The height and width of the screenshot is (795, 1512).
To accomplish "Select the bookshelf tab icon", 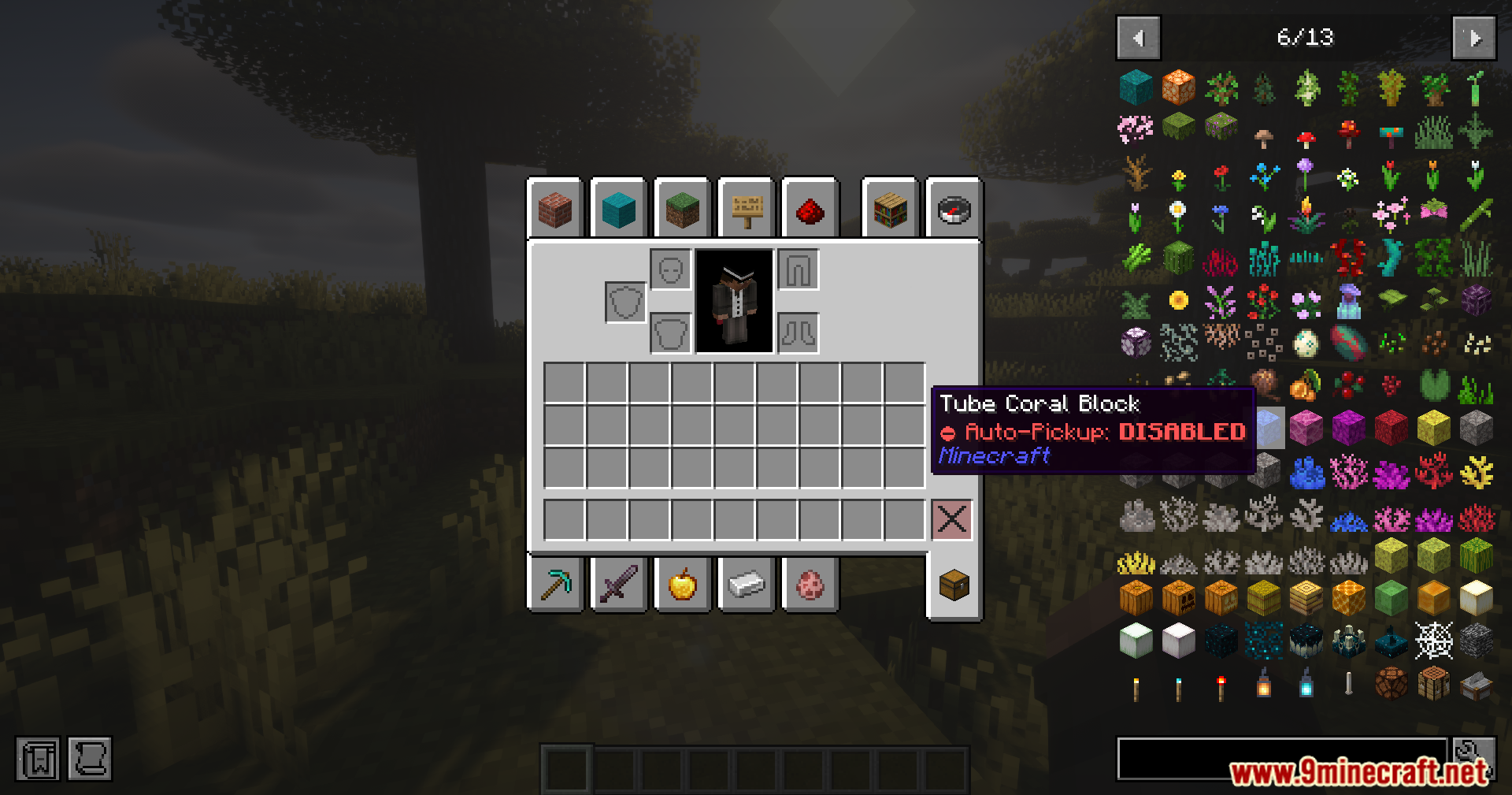I will (890, 208).
